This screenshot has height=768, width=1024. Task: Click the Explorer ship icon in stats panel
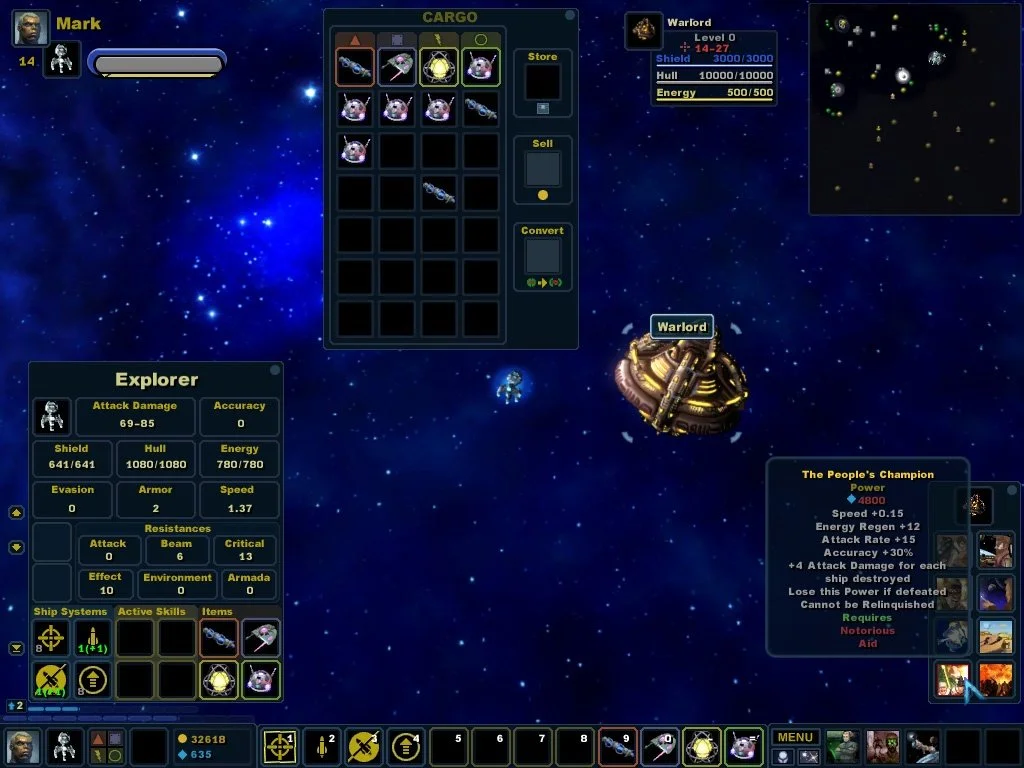(51, 415)
